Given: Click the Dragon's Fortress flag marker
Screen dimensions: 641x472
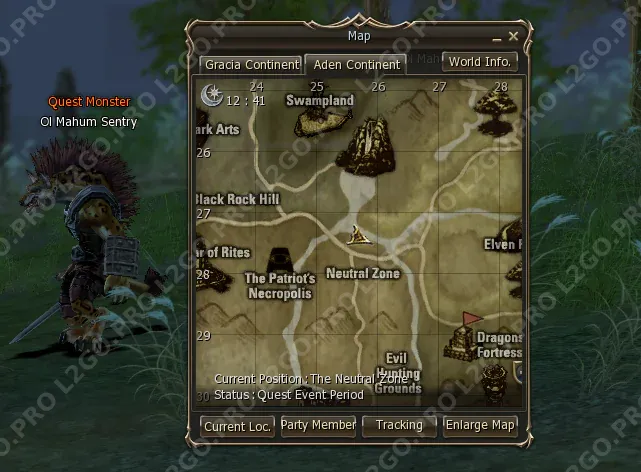Looking at the screenshot, I should pos(468,322).
